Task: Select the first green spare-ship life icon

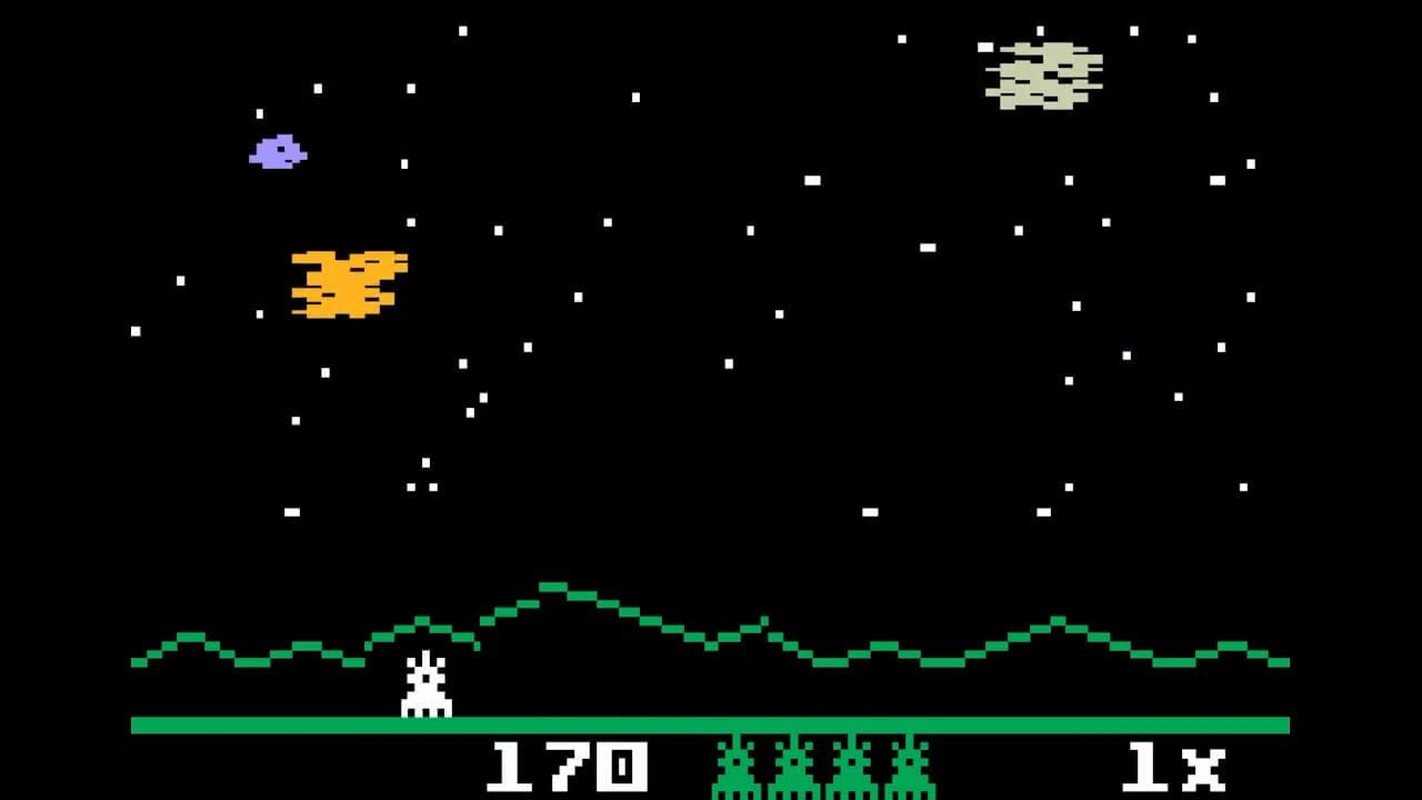Action: coord(737,765)
